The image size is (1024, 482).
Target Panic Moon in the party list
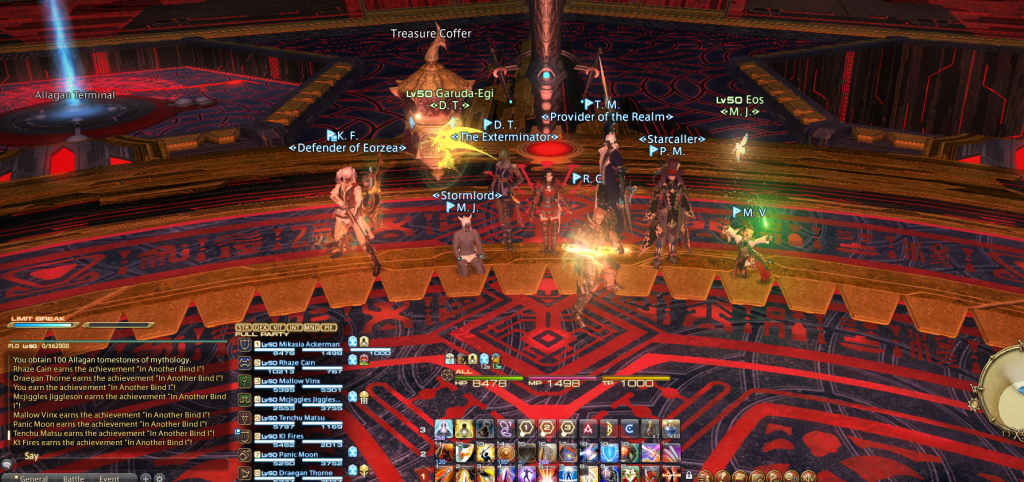[292, 454]
